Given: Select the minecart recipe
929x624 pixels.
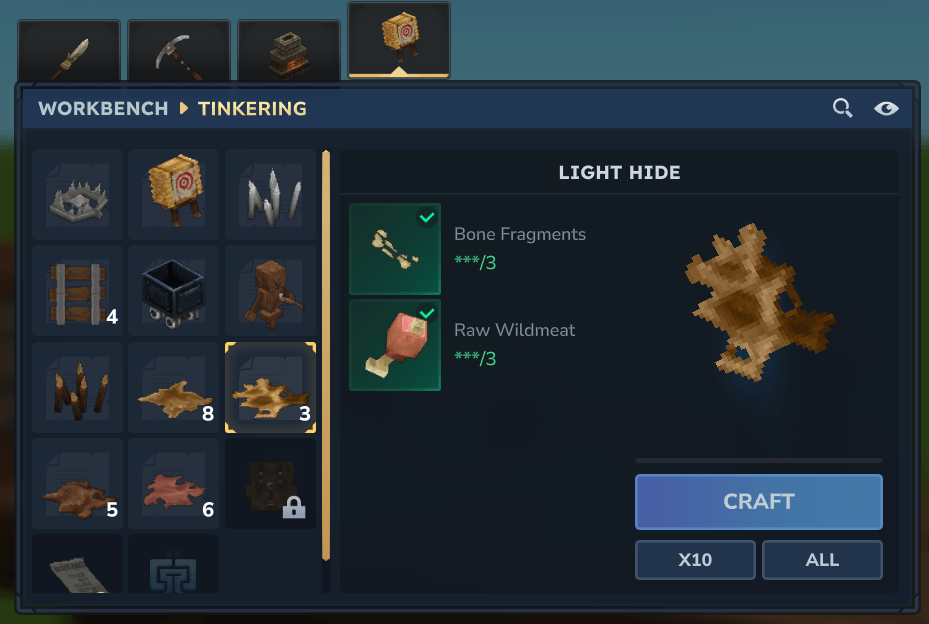Looking at the screenshot, I should click(x=174, y=291).
